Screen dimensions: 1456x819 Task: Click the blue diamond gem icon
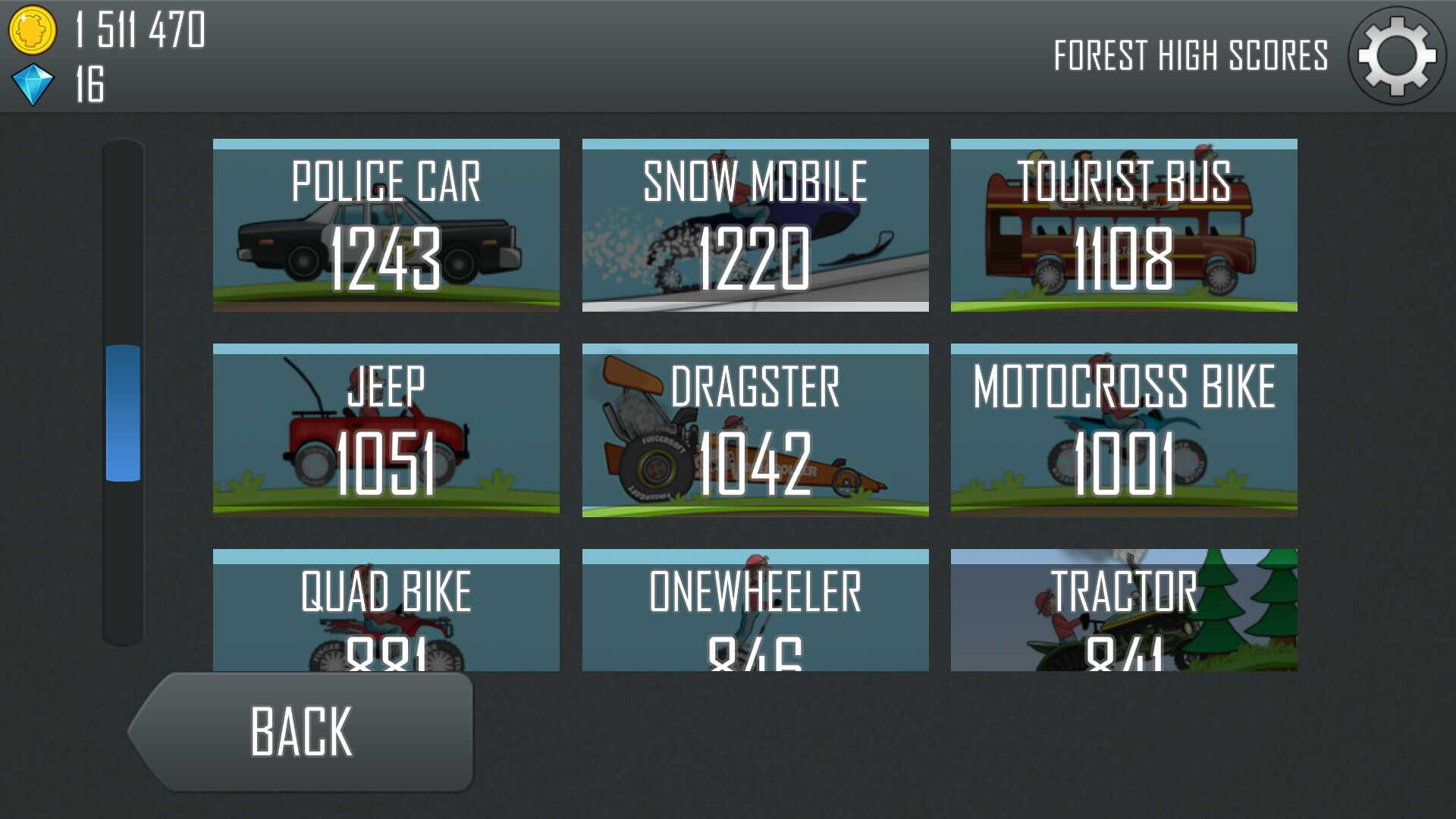point(33,84)
